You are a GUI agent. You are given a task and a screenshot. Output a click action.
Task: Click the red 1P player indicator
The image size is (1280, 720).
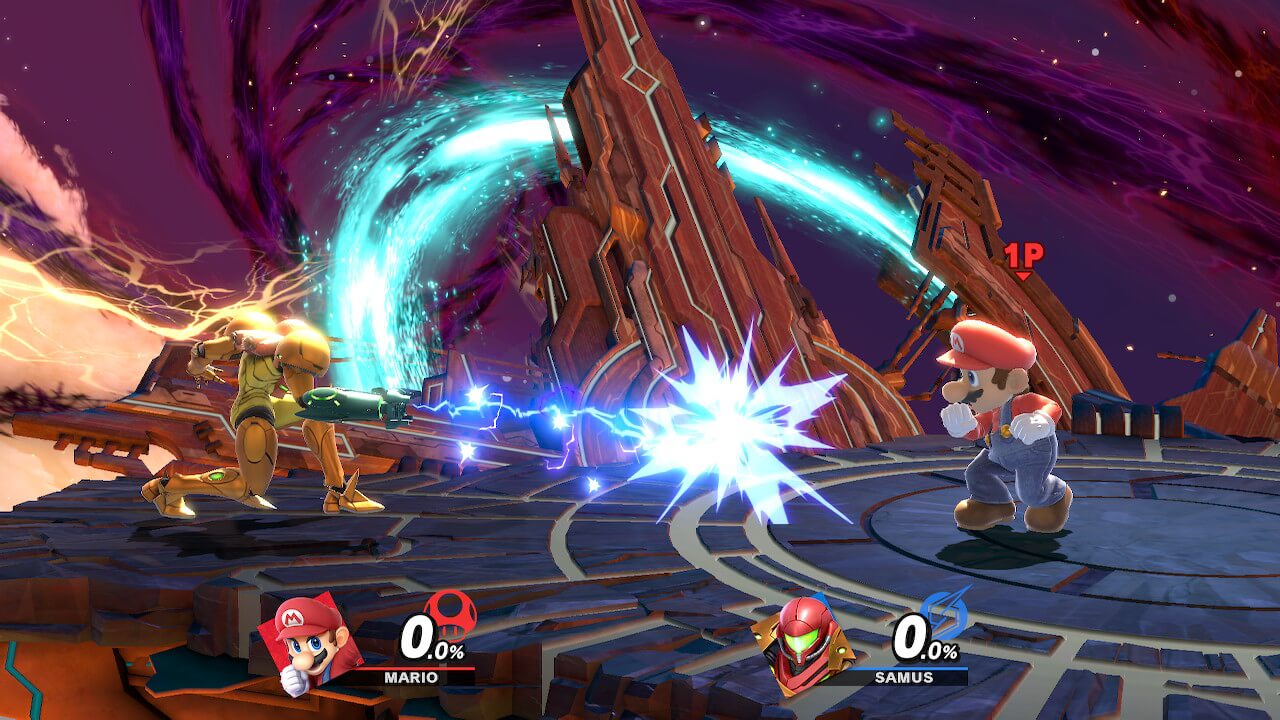click(1023, 258)
